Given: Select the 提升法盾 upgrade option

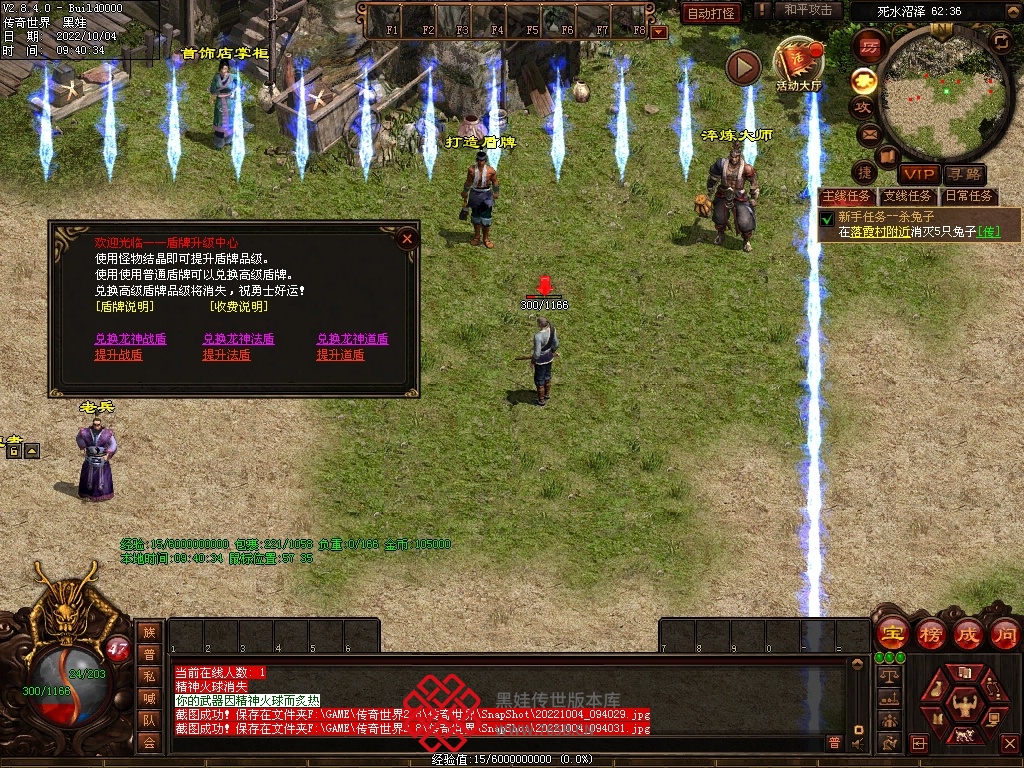Looking at the screenshot, I should [x=227, y=355].
